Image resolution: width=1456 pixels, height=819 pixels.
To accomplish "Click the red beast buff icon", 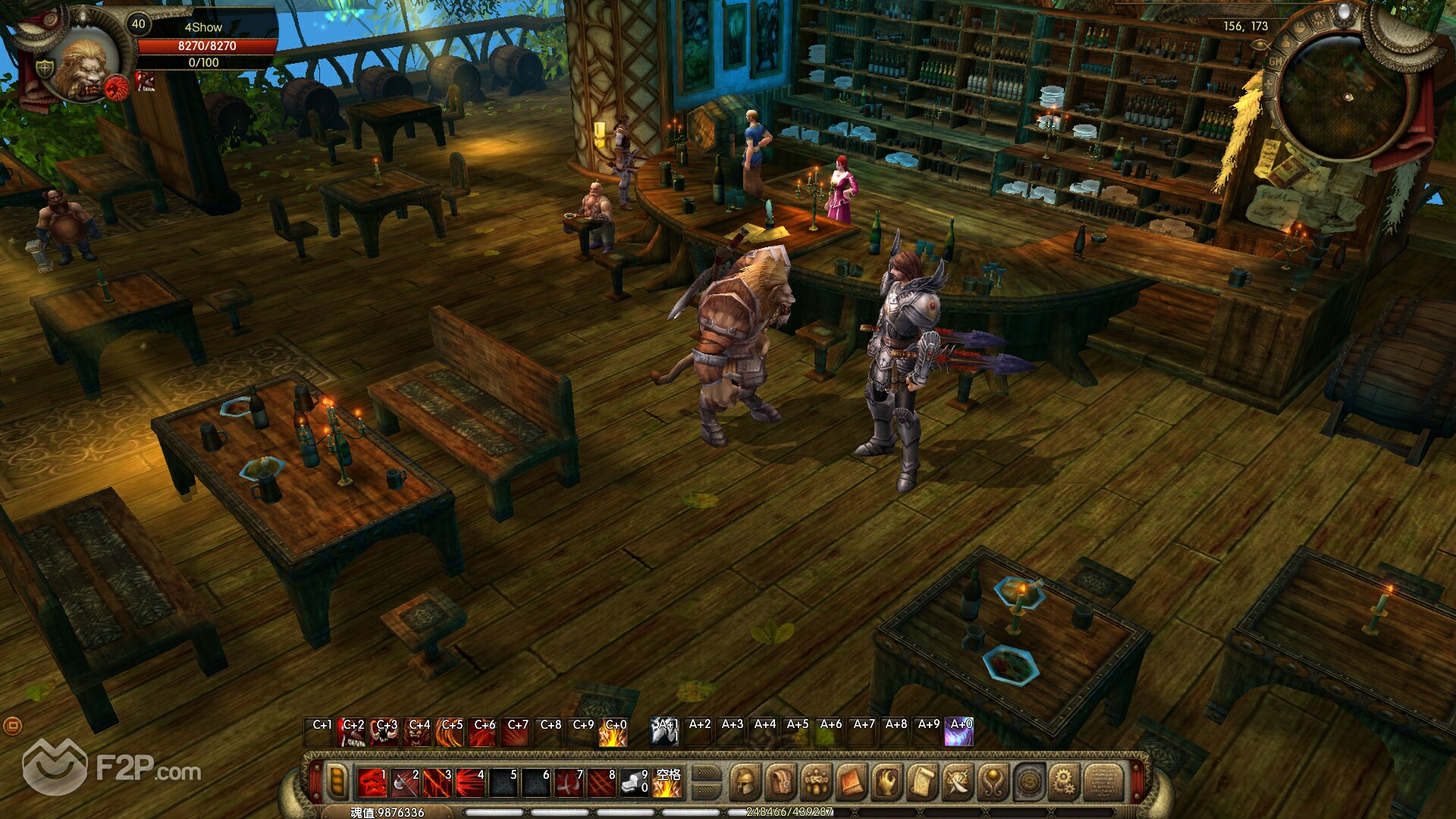I will click(x=145, y=81).
